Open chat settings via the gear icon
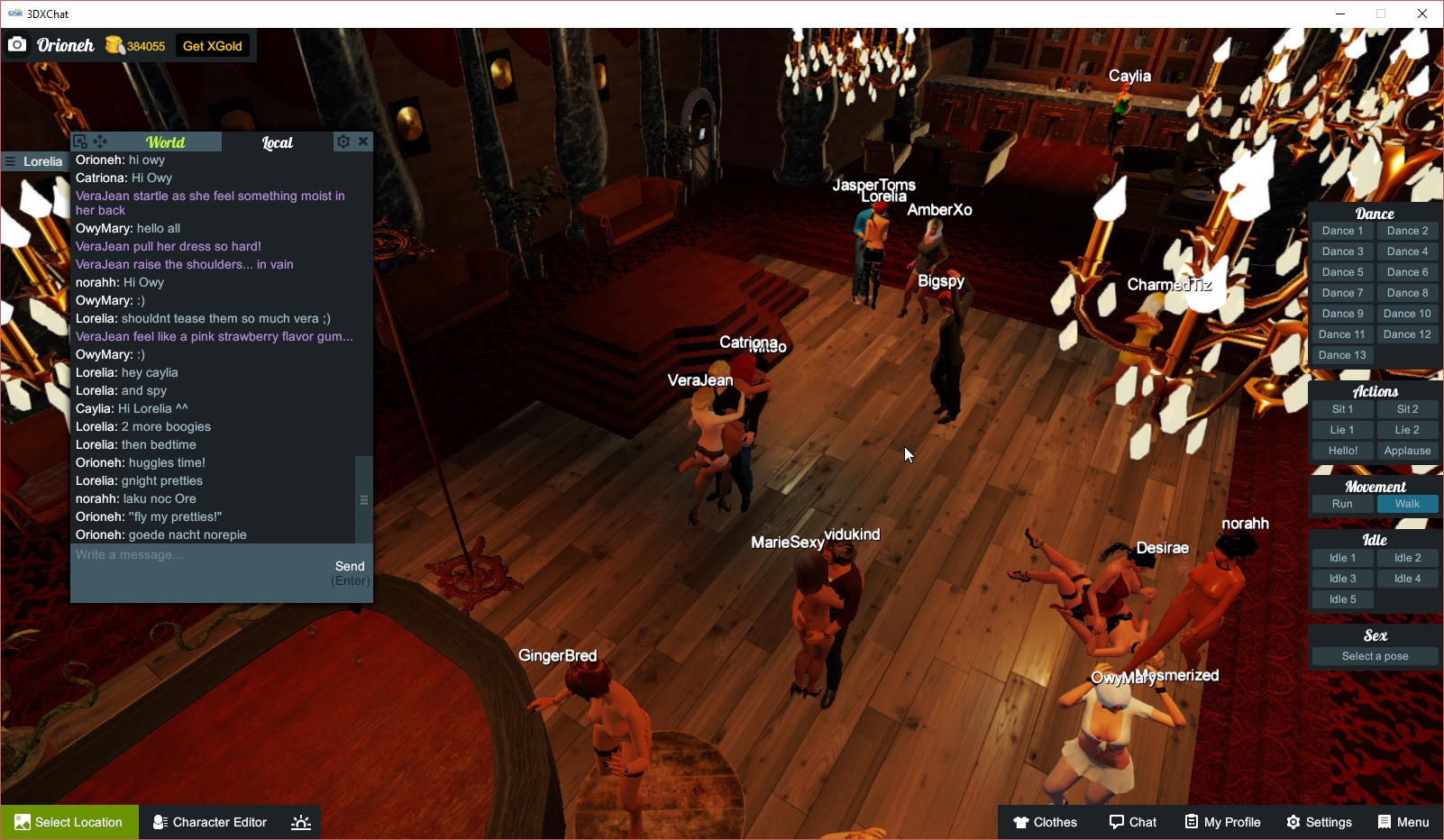The height and width of the screenshot is (840, 1444). coord(343,142)
